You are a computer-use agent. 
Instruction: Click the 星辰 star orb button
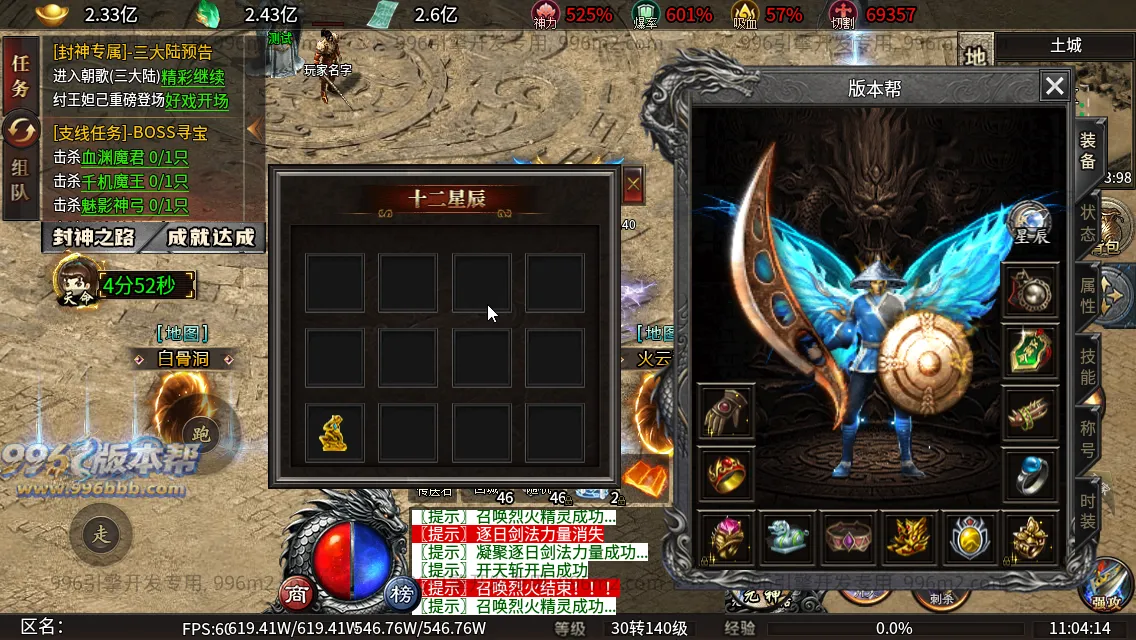coord(1031,225)
